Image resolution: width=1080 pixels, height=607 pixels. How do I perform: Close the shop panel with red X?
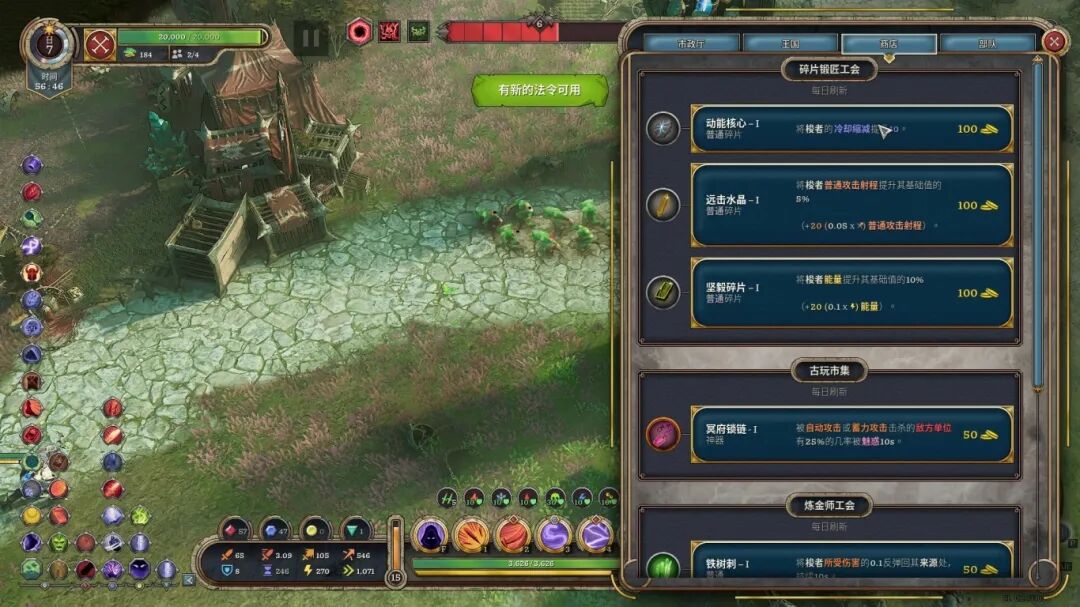[x=1053, y=41]
